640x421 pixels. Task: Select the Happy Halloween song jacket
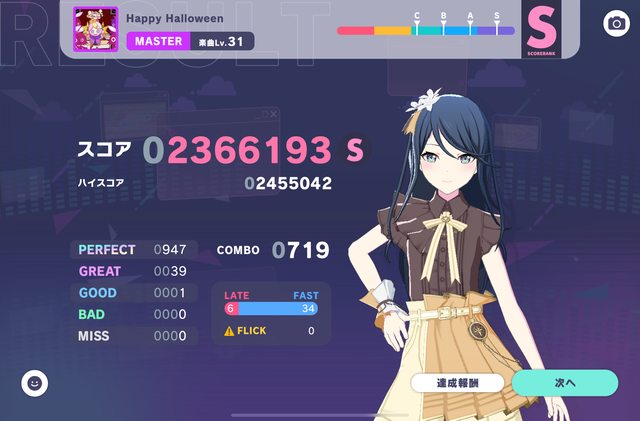click(x=96, y=29)
